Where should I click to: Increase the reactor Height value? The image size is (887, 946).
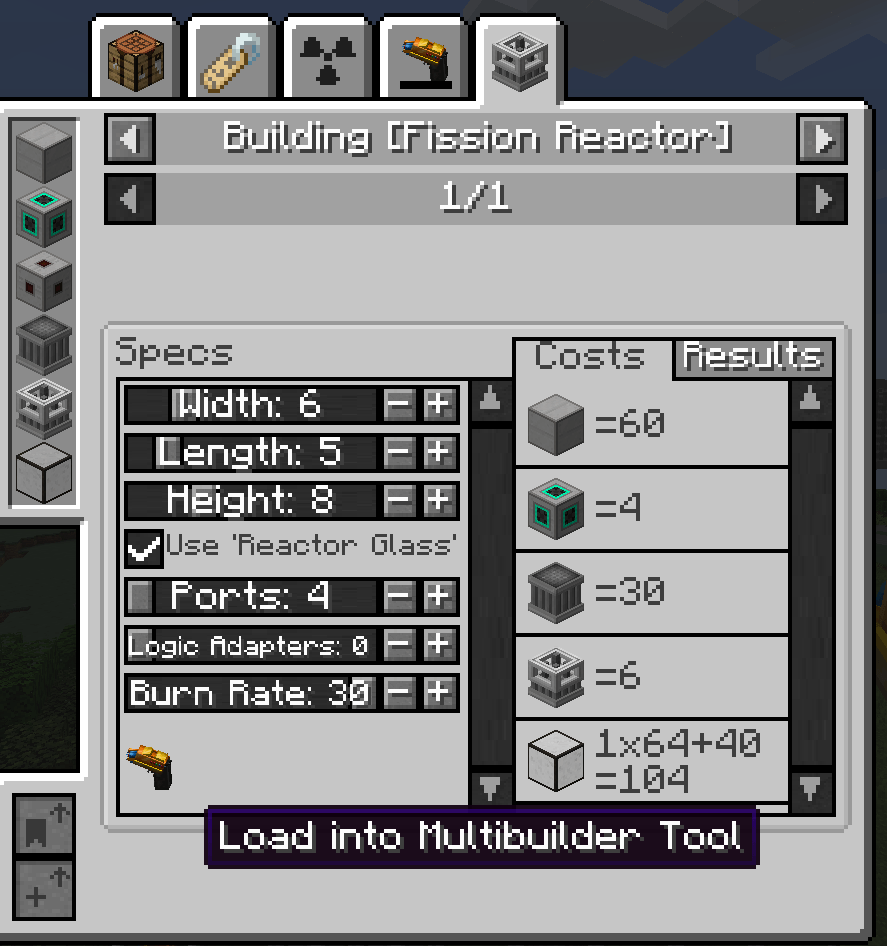coord(438,499)
